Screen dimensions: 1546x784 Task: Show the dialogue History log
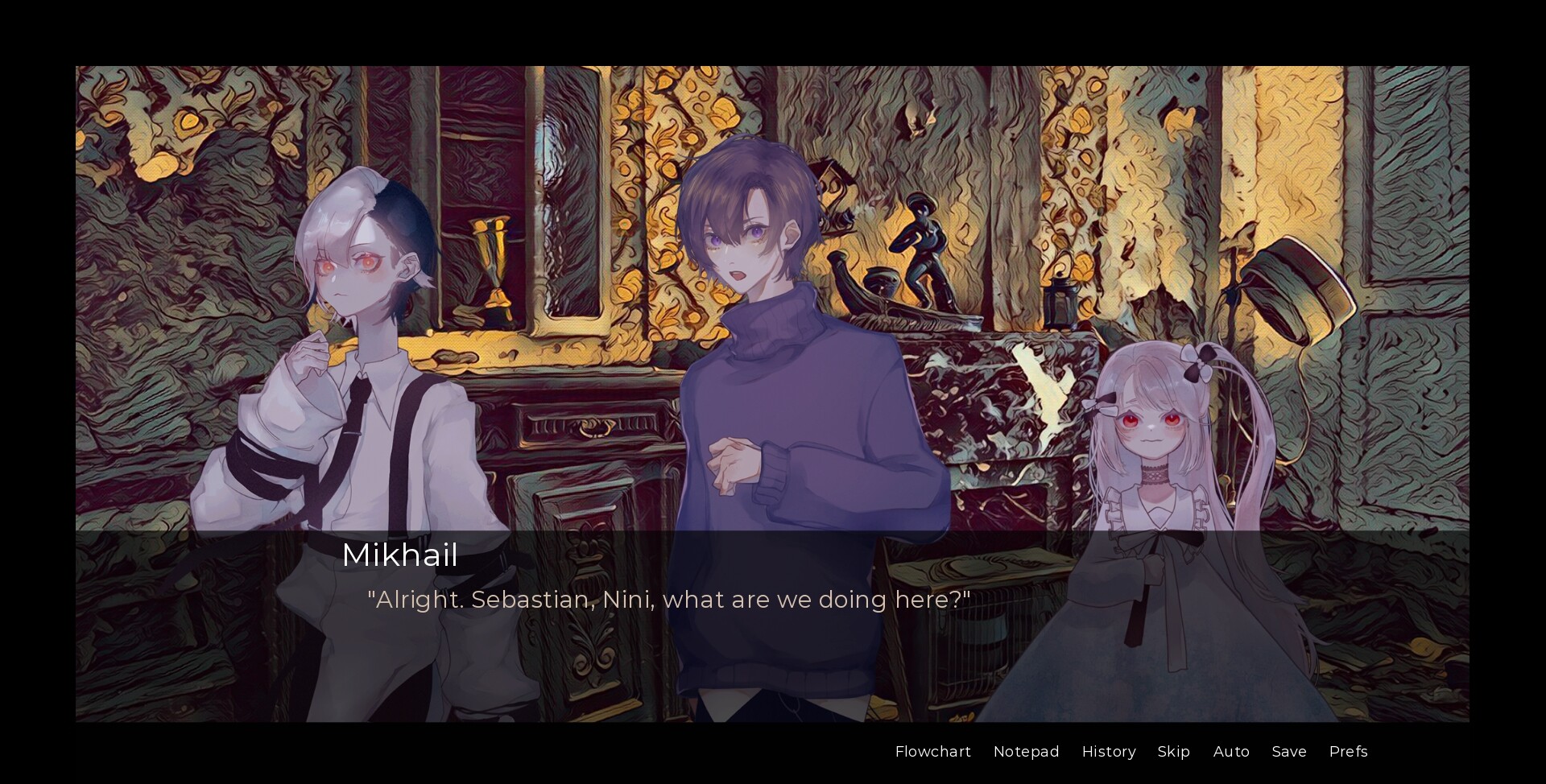click(1108, 752)
